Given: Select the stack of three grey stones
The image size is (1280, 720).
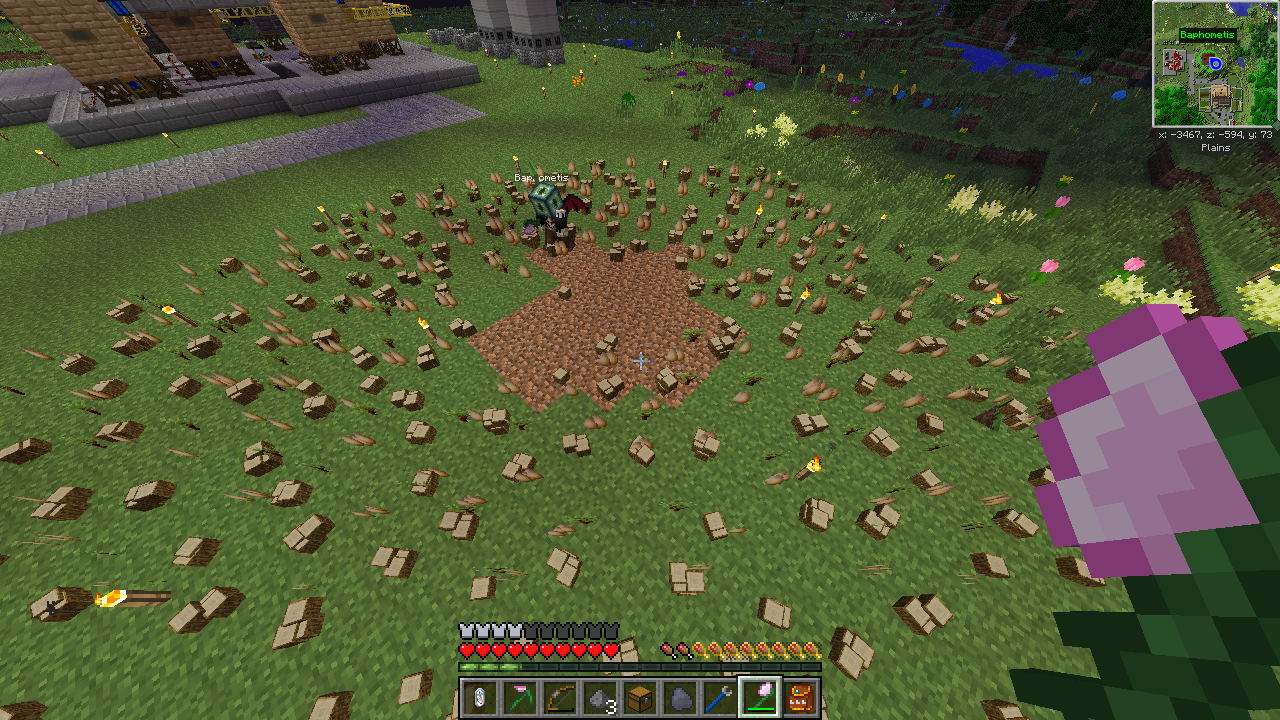Looking at the screenshot, I should pos(600,698).
